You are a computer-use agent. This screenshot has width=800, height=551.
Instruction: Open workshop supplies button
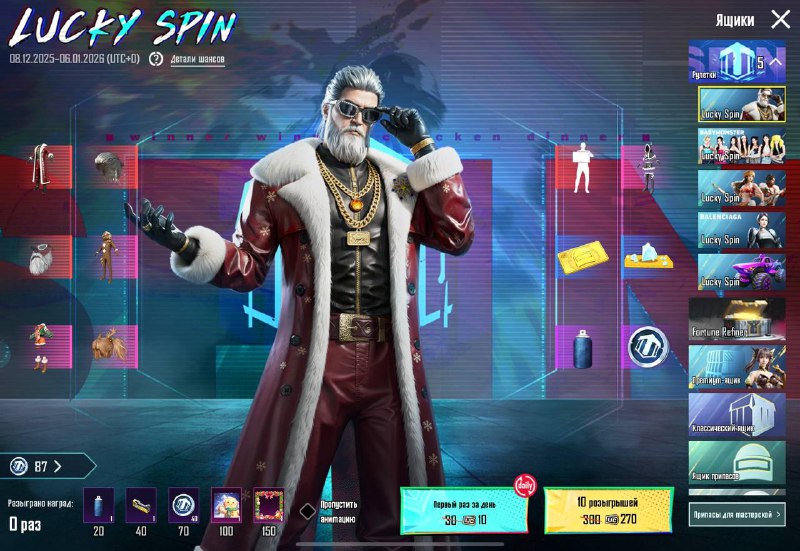tap(737, 514)
